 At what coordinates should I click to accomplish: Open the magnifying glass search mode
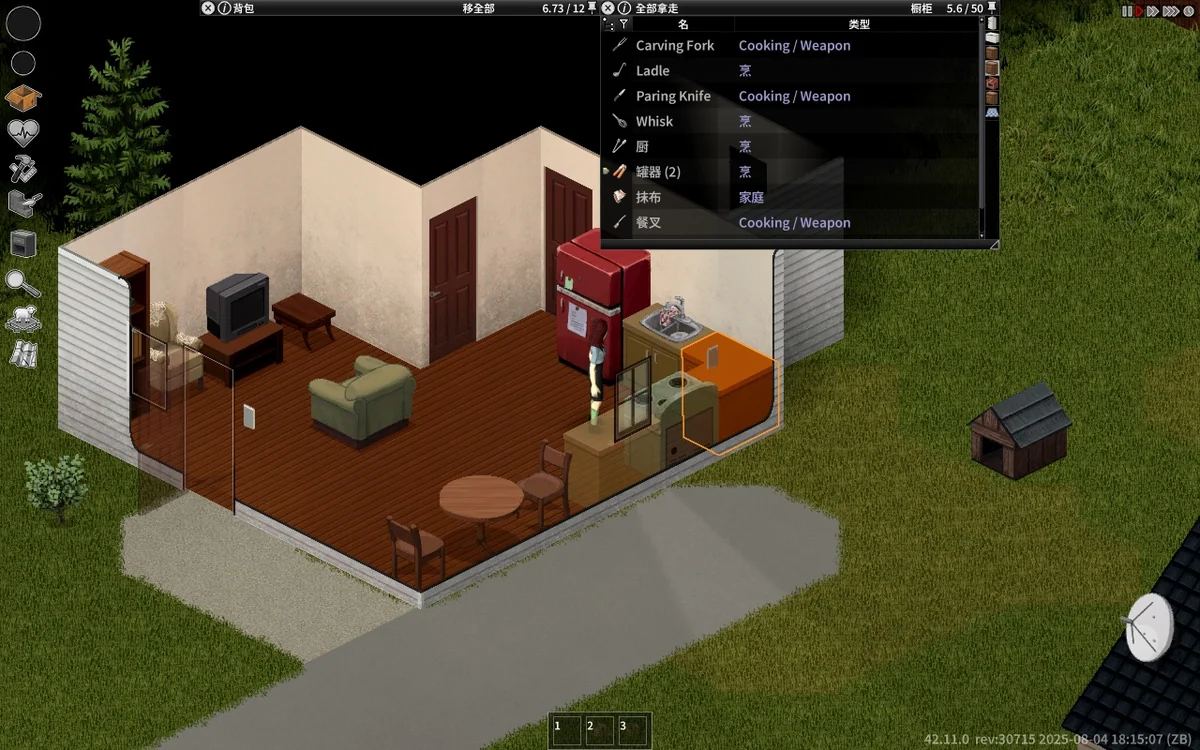coord(23,283)
